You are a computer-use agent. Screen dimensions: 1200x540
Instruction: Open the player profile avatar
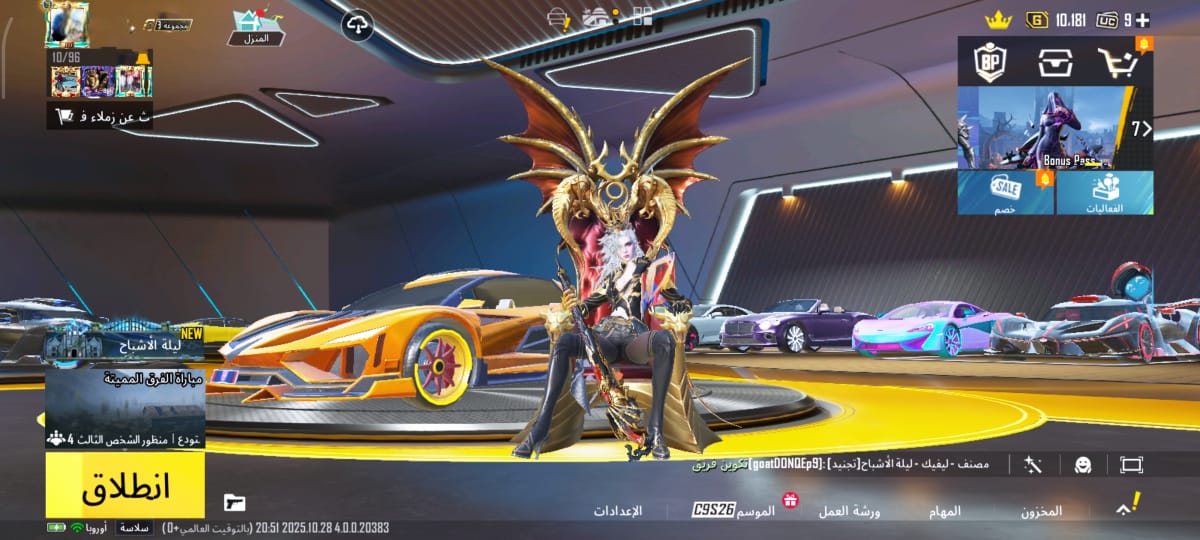(67, 23)
